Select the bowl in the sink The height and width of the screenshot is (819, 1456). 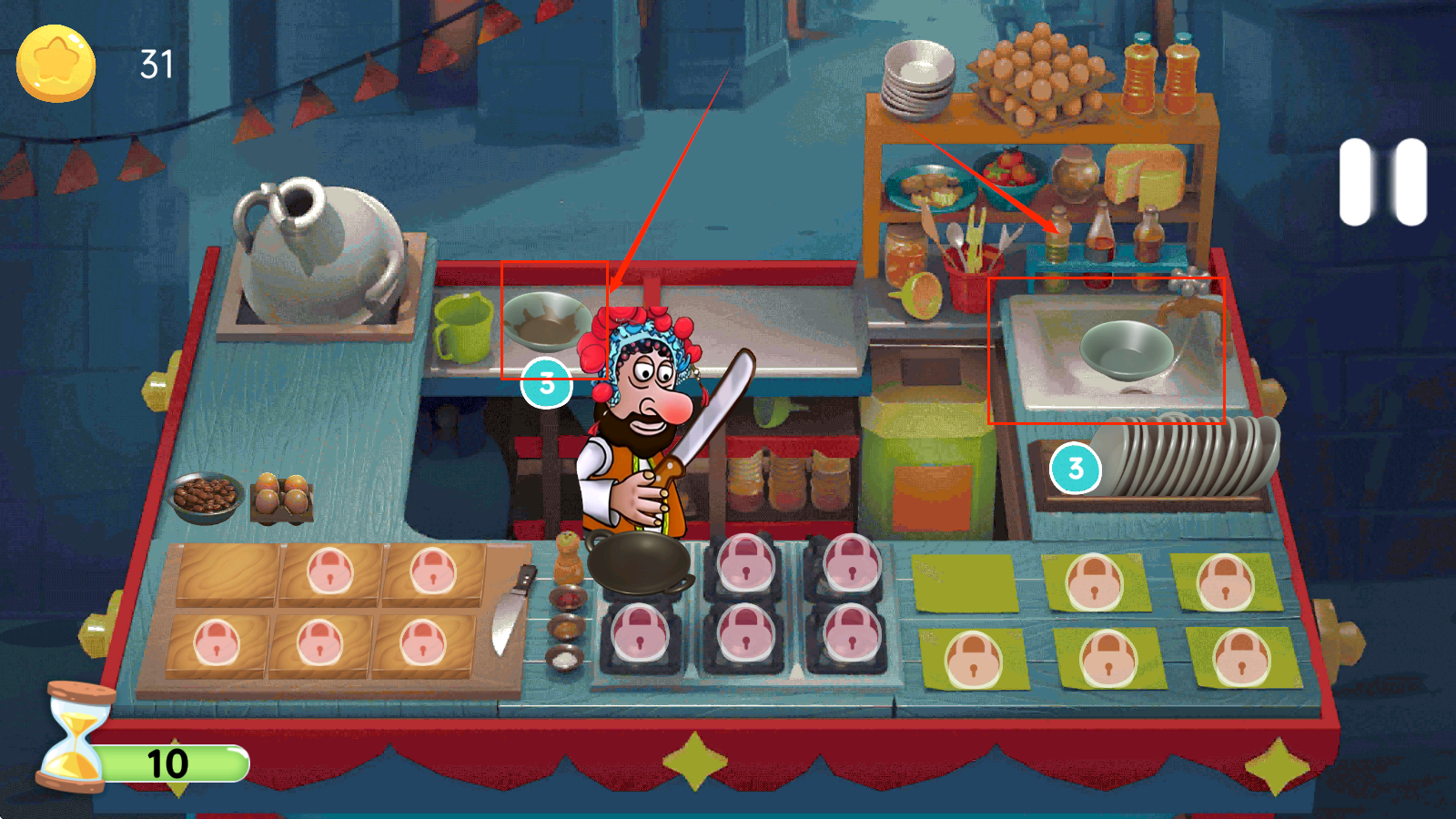(1126, 349)
